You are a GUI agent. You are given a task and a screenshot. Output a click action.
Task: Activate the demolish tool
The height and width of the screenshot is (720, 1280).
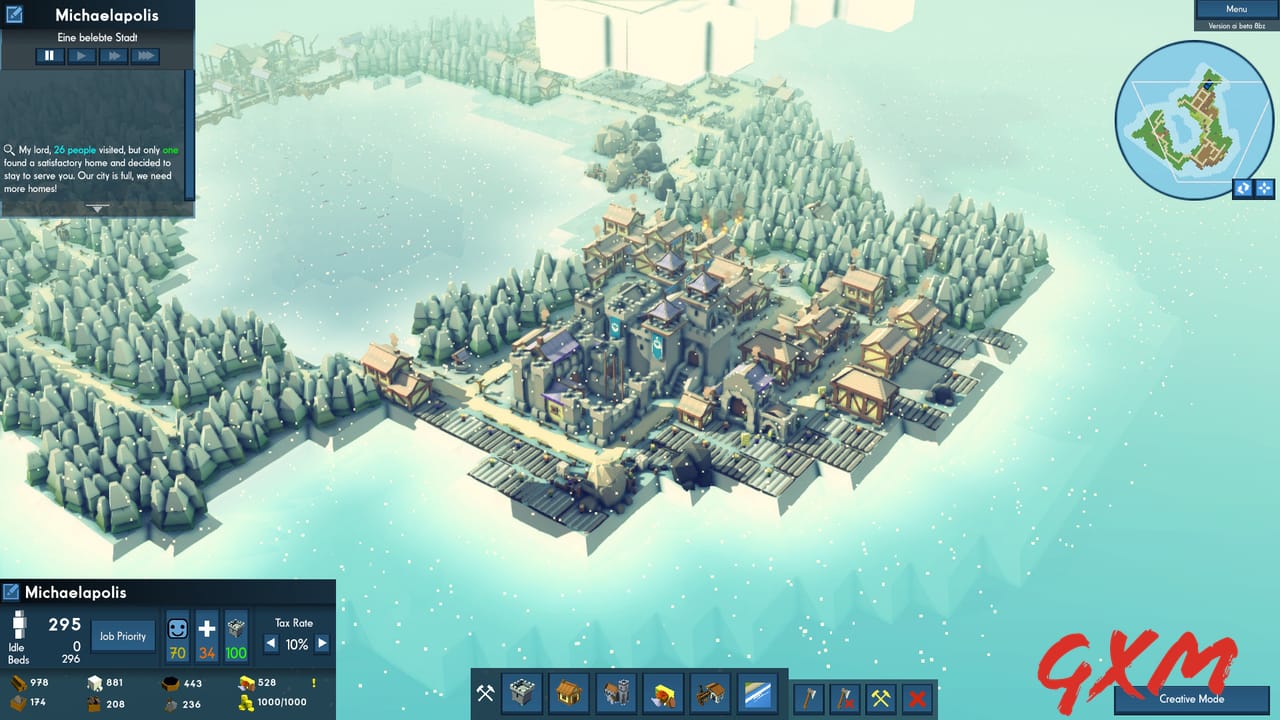918,696
